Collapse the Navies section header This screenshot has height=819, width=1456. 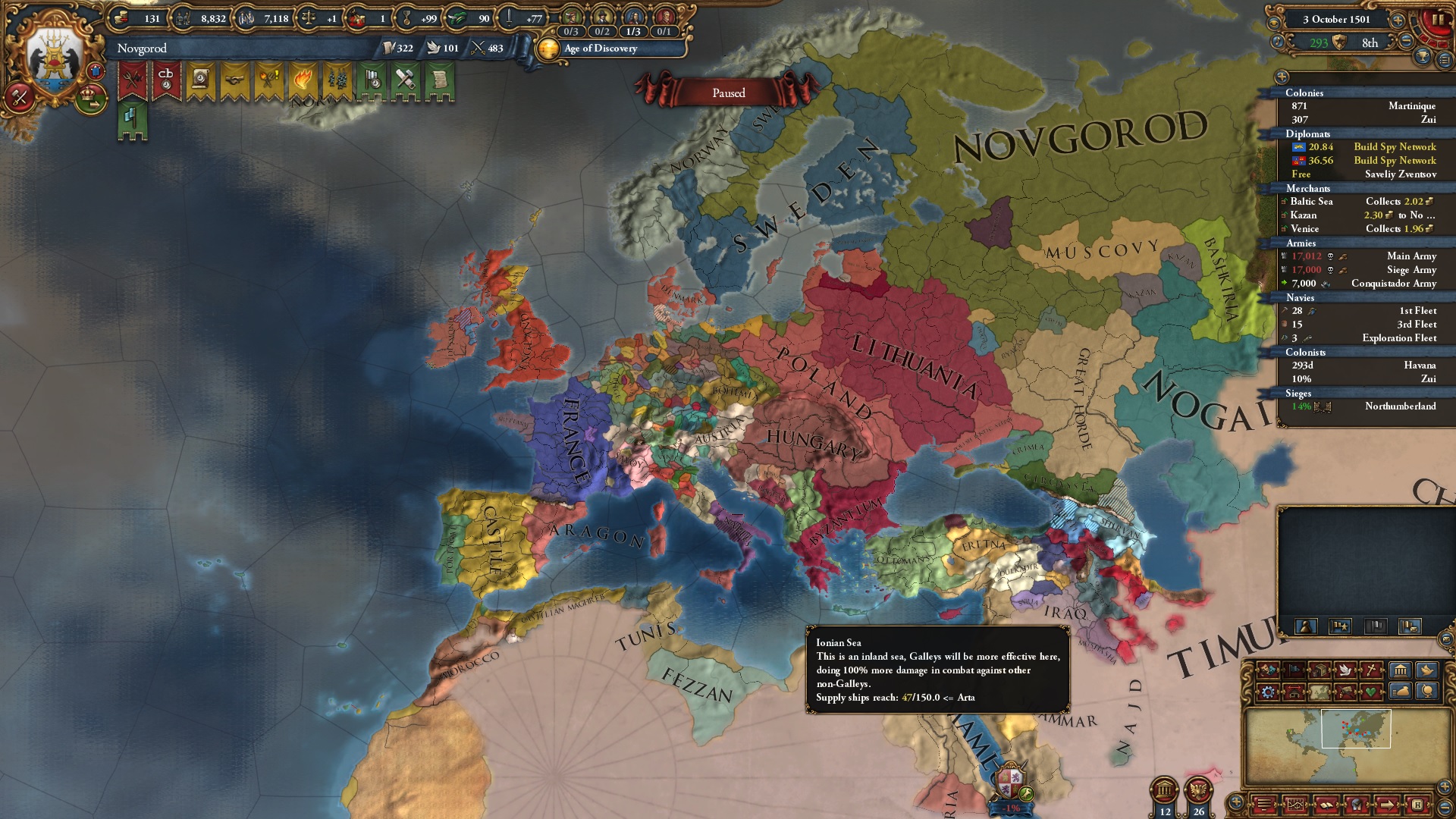tap(1298, 298)
